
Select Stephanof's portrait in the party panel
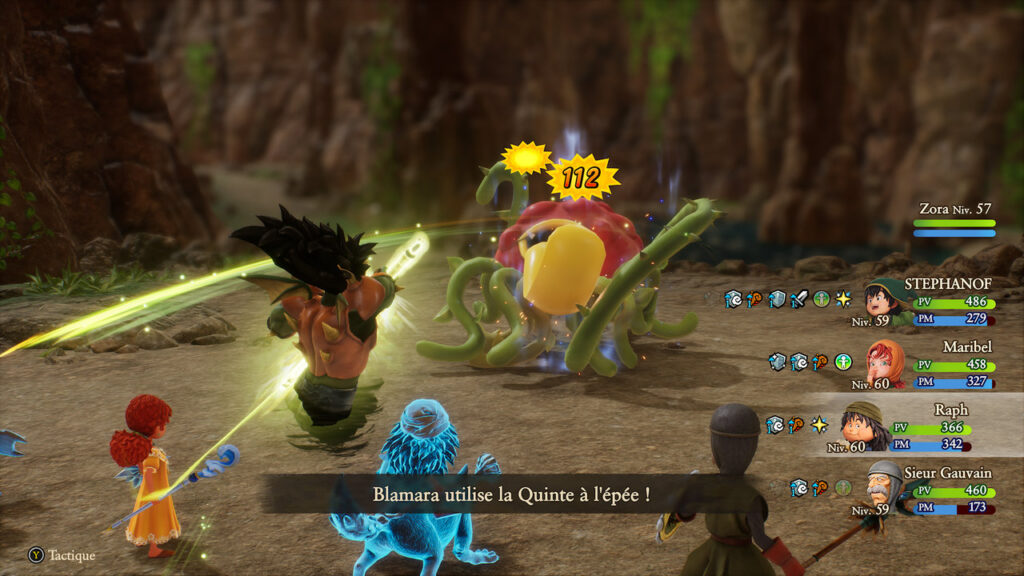884,302
